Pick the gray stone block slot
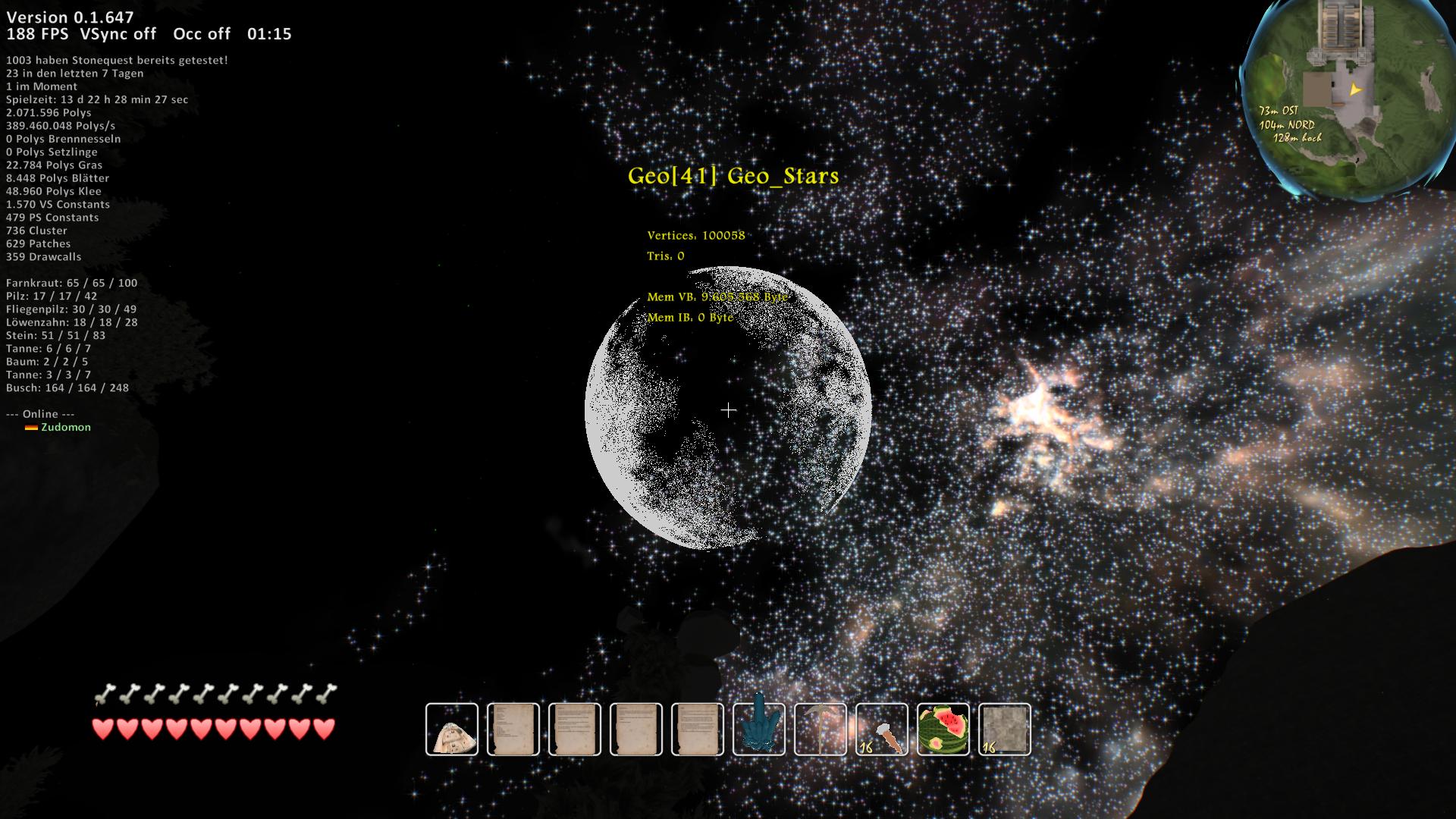 [1005, 730]
